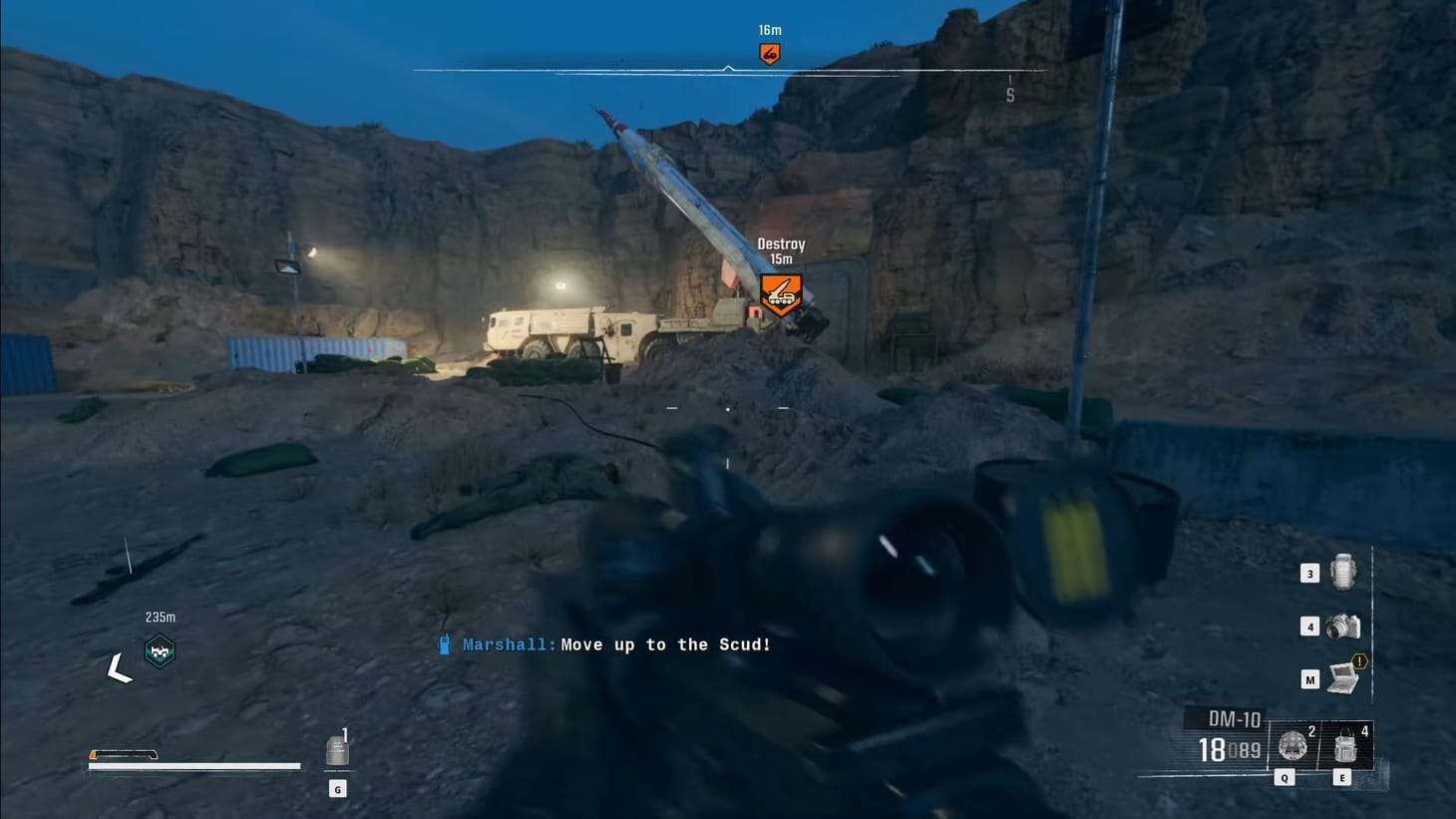1456x819 pixels.
Task: Toggle the E keybind badge
Action: pyautogui.click(x=1341, y=776)
